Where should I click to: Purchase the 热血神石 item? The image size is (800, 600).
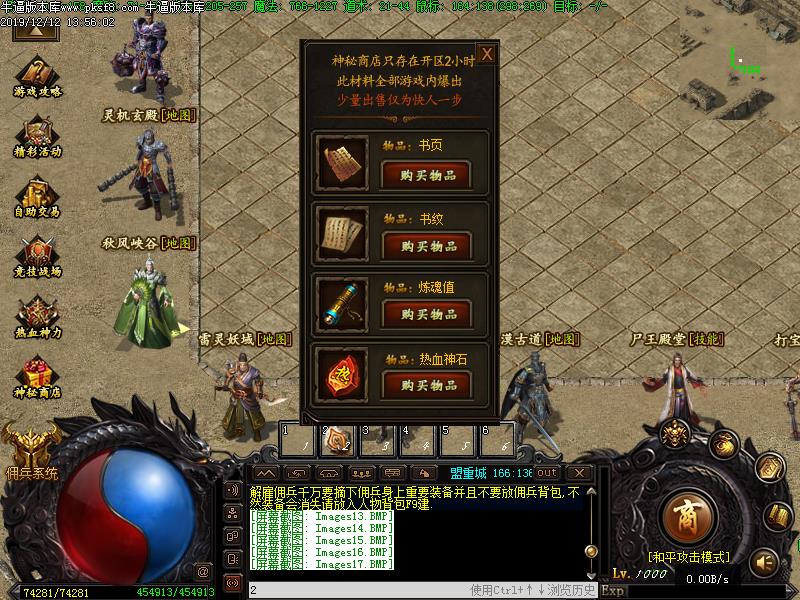coord(426,385)
